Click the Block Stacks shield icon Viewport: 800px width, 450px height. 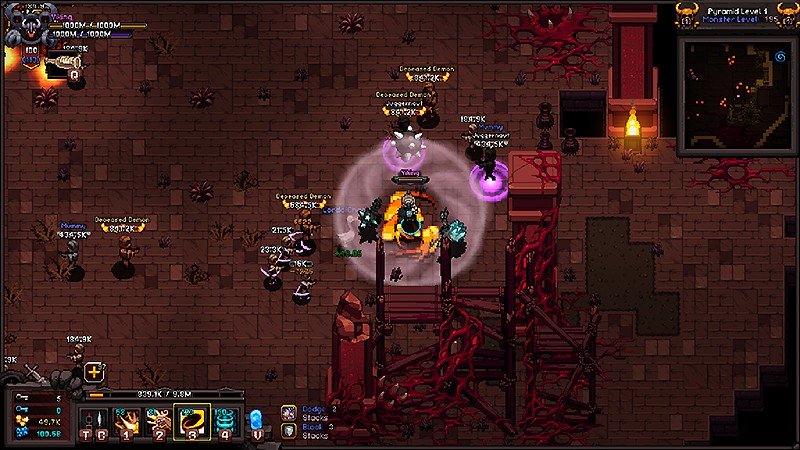[x=288, y=430]
